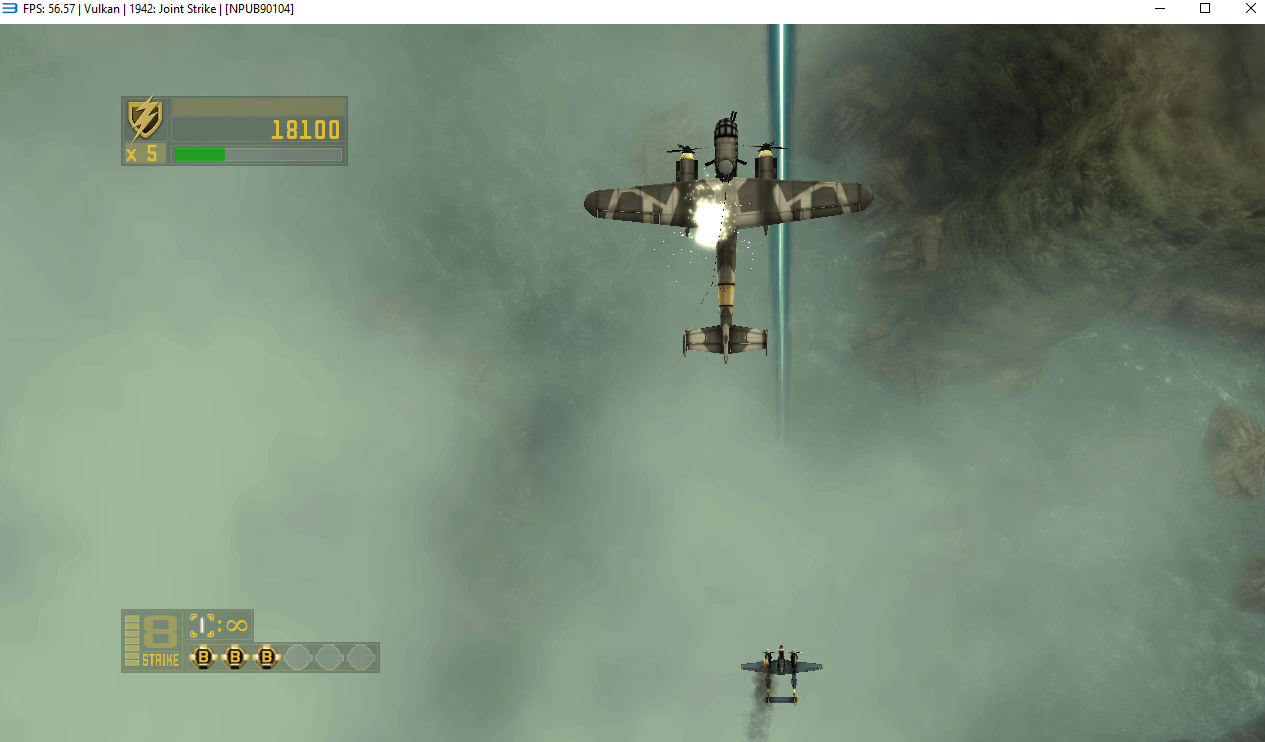Viewport: 1265px width, 742px height.
Task: Click the lightning bolt shield emblem
Action: 145,119
